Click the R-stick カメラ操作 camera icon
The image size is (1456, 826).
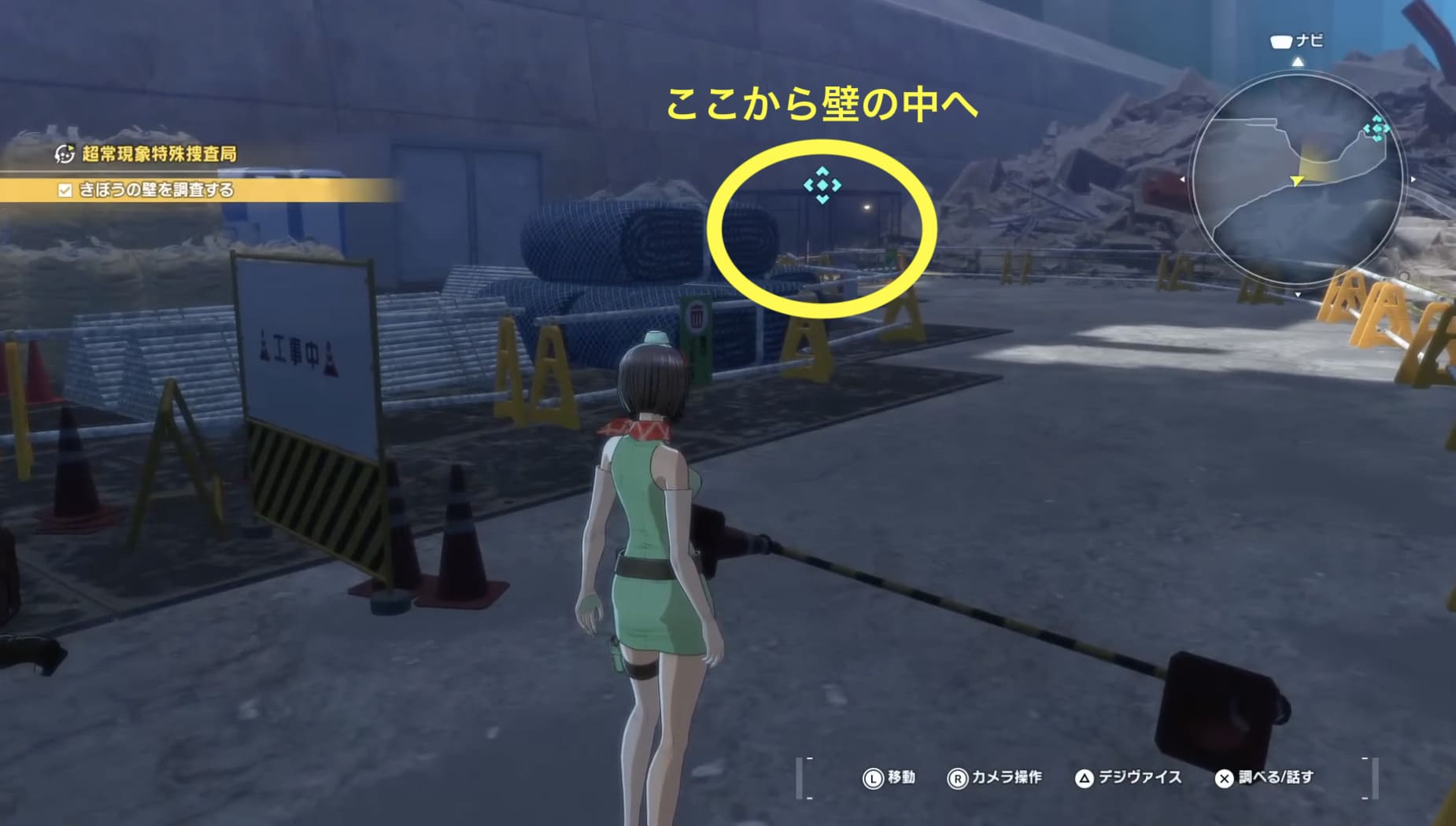tap(958, 776)
